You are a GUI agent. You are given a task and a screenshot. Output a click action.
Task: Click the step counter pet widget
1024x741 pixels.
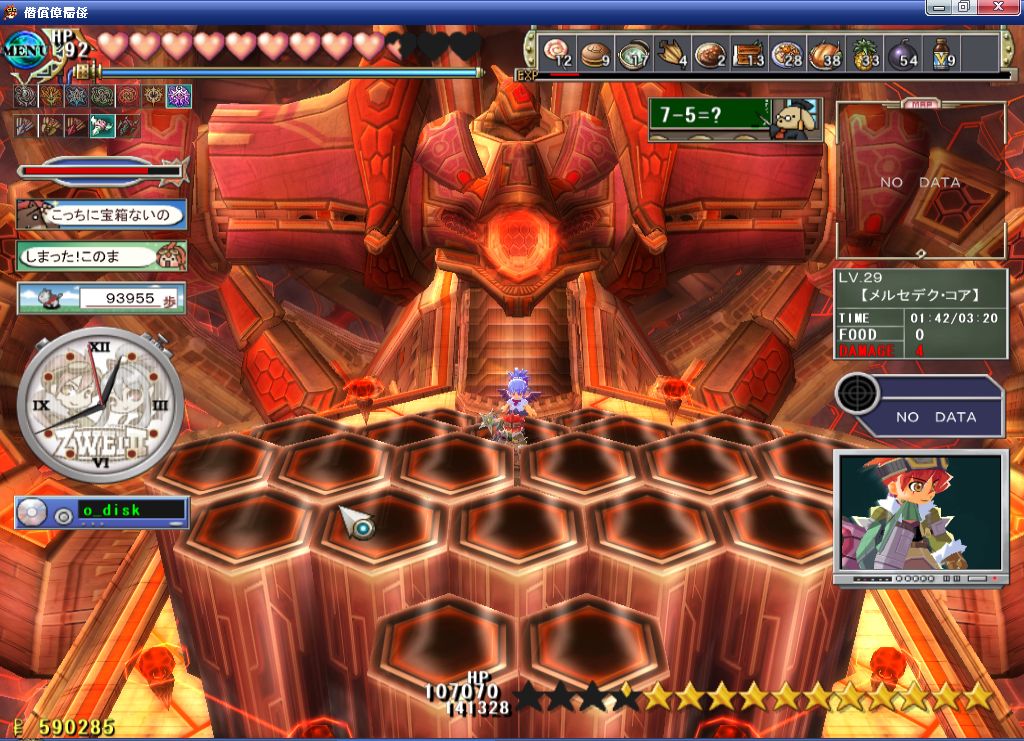click(x=101, y=298)
